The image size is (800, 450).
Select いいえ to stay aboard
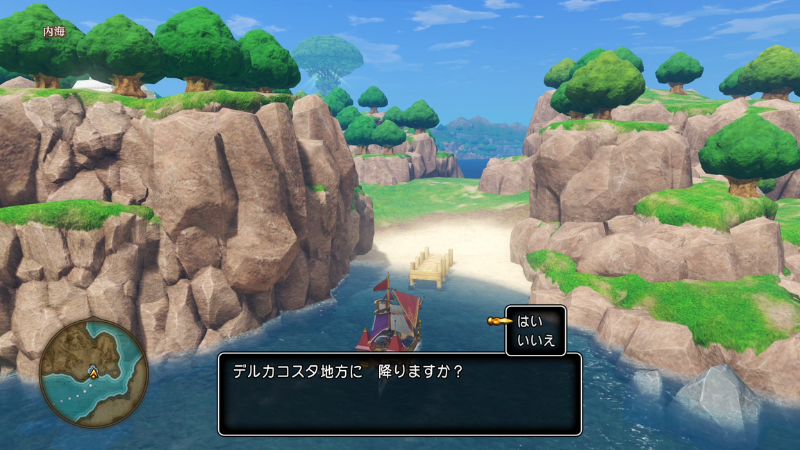click(535, 340)
